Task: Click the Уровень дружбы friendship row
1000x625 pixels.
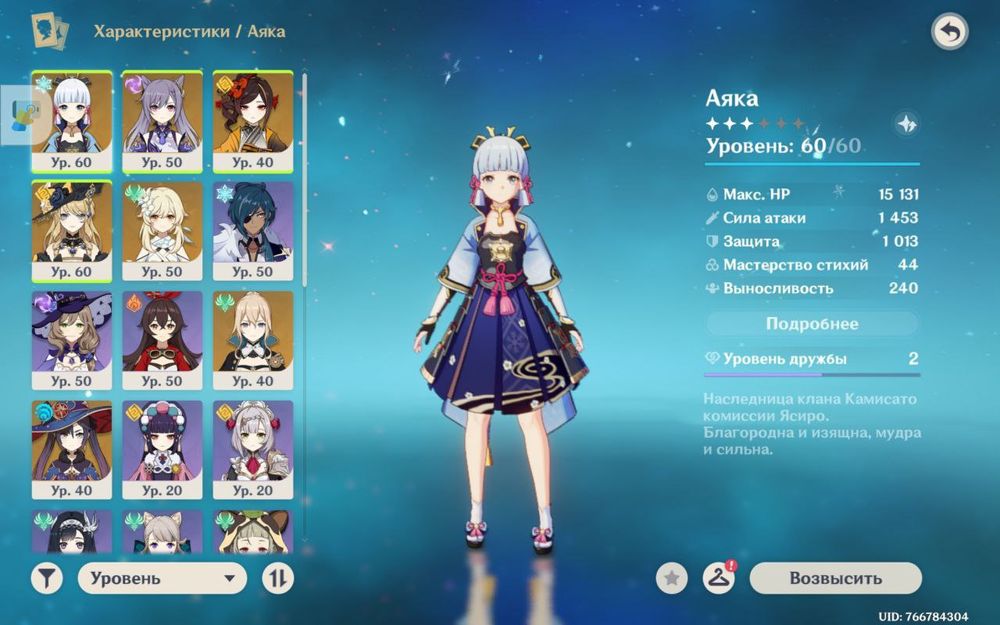Action: pos(812,359)
